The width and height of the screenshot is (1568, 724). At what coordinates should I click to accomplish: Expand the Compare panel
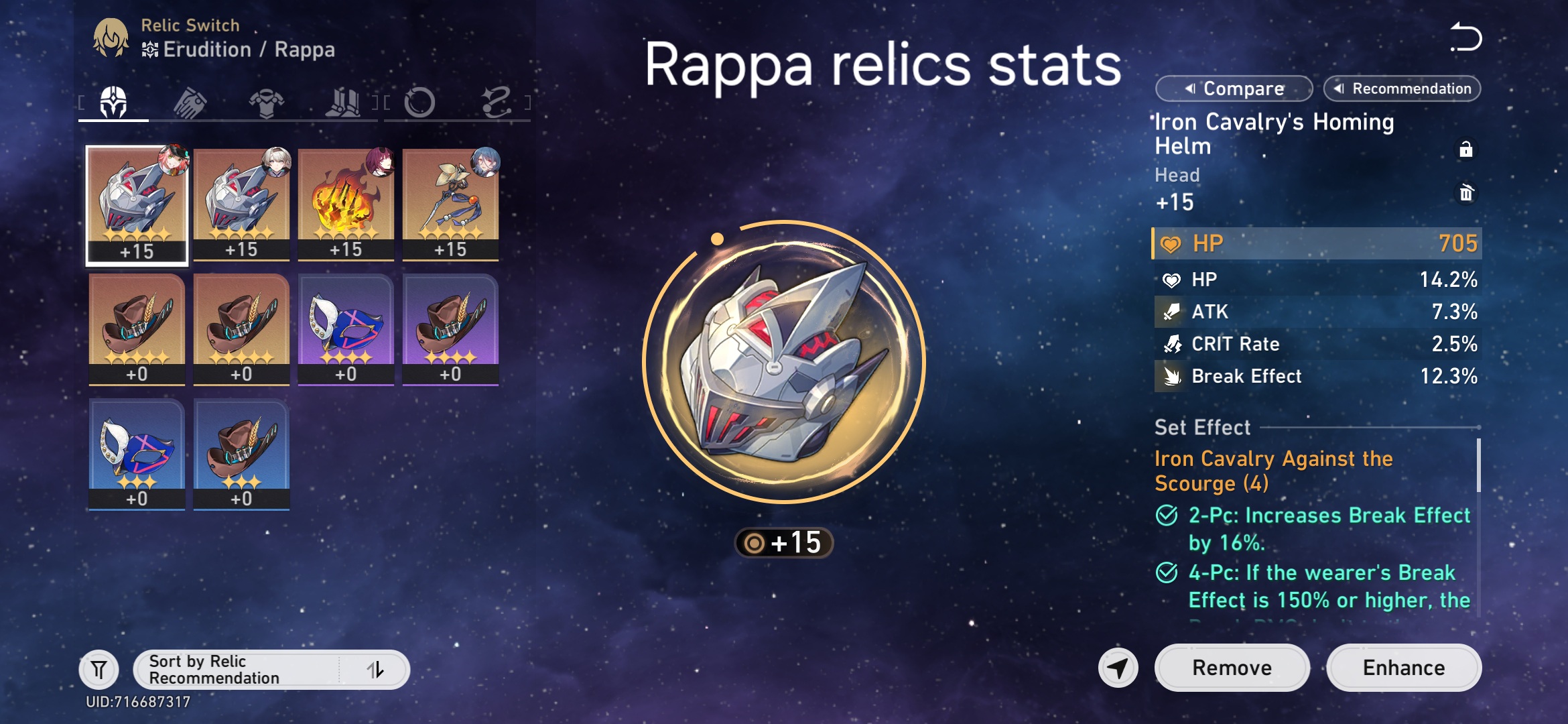(1233, 88)
